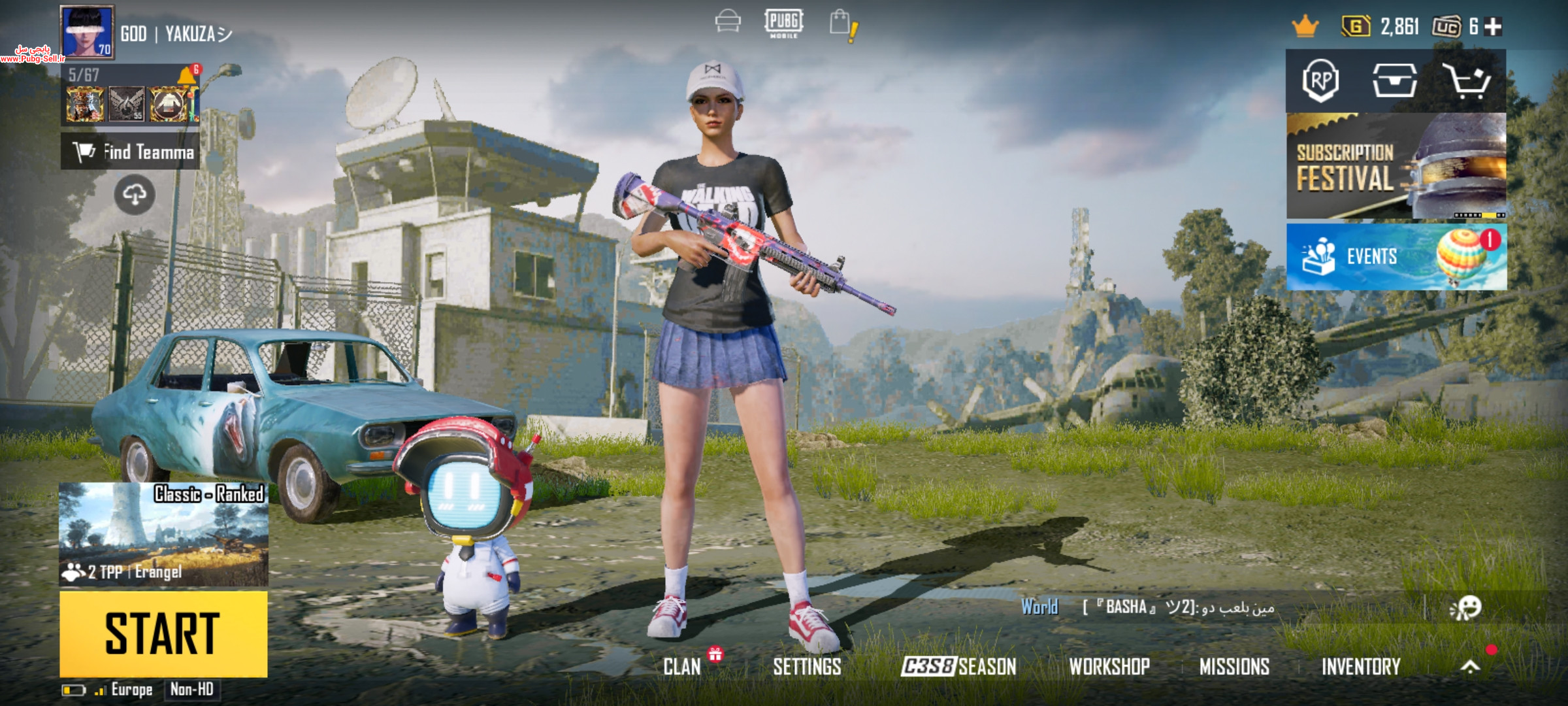View the C3S8 Season page
Viewport: 1568px width, 706px height.
tap(958, 666)
